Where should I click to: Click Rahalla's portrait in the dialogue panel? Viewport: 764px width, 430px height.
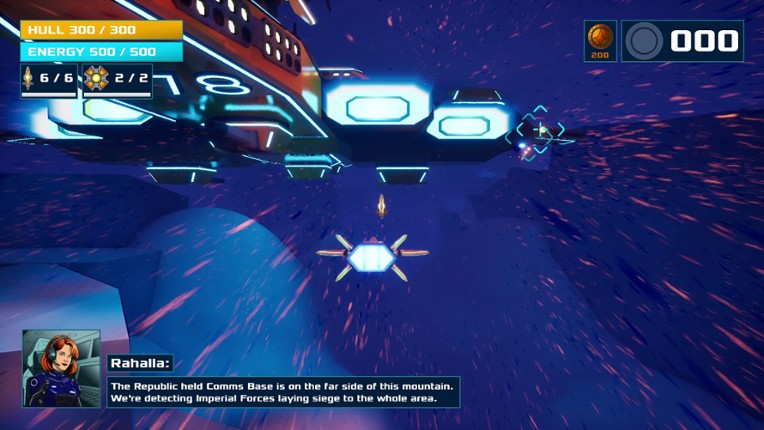coord(61,367)
